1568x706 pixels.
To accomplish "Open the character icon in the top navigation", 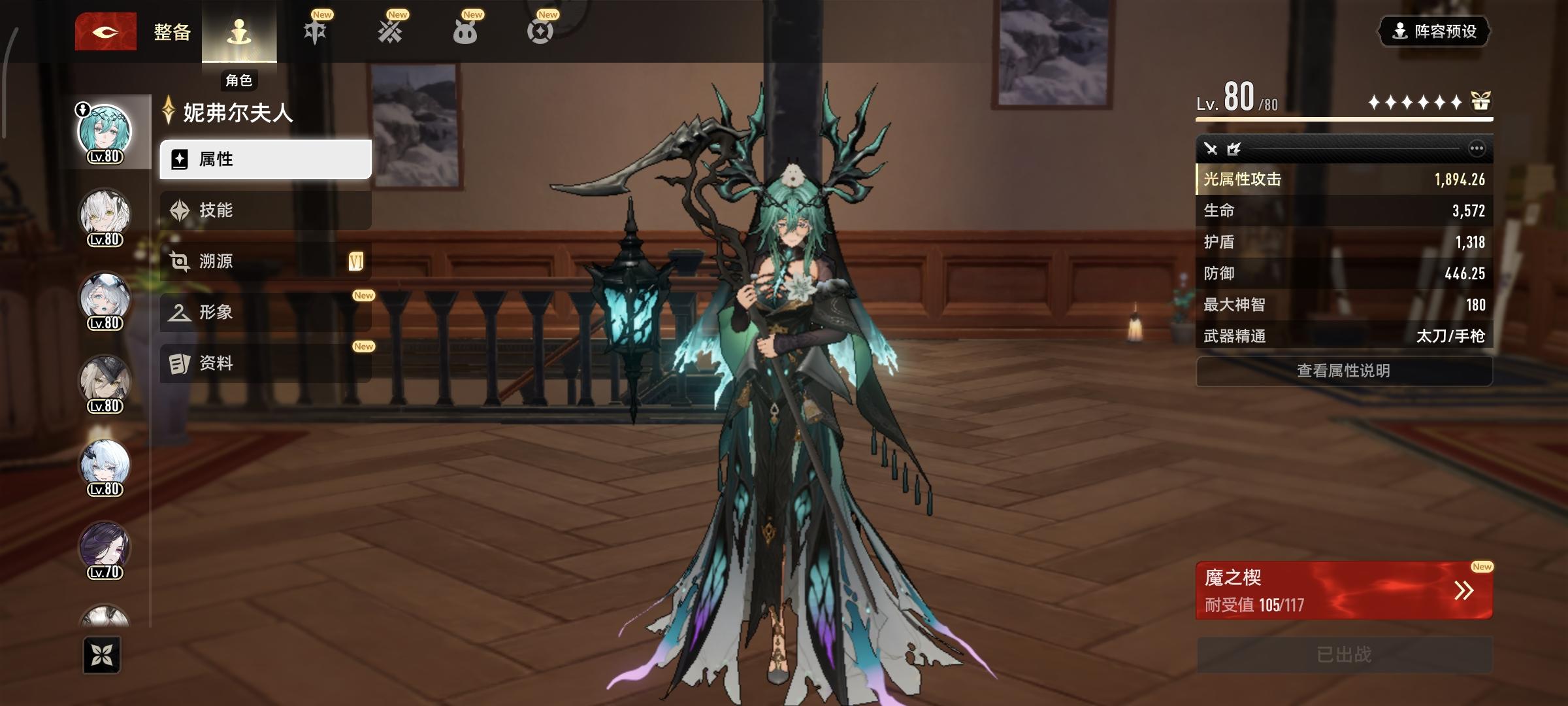I will point(240,29).
